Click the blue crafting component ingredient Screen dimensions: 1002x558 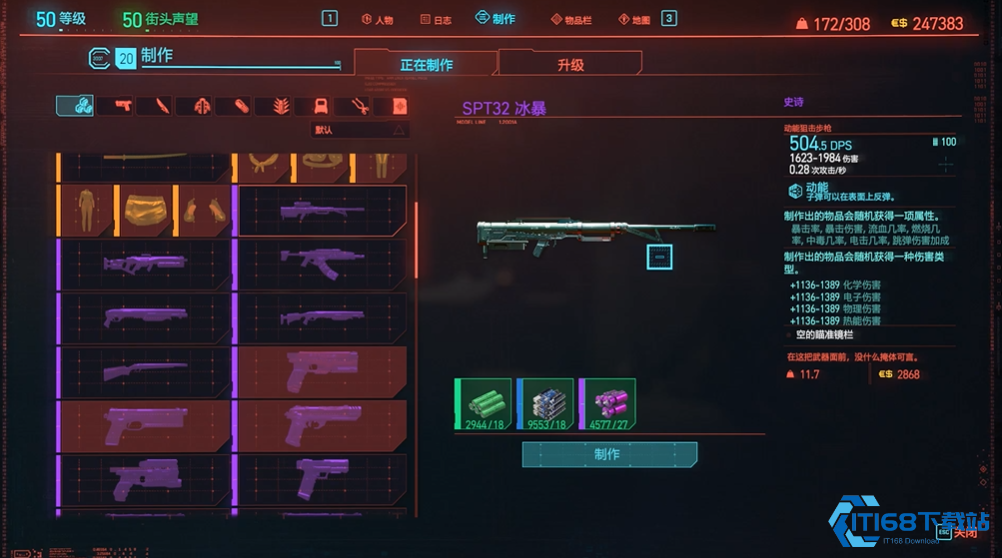(545, 404)
